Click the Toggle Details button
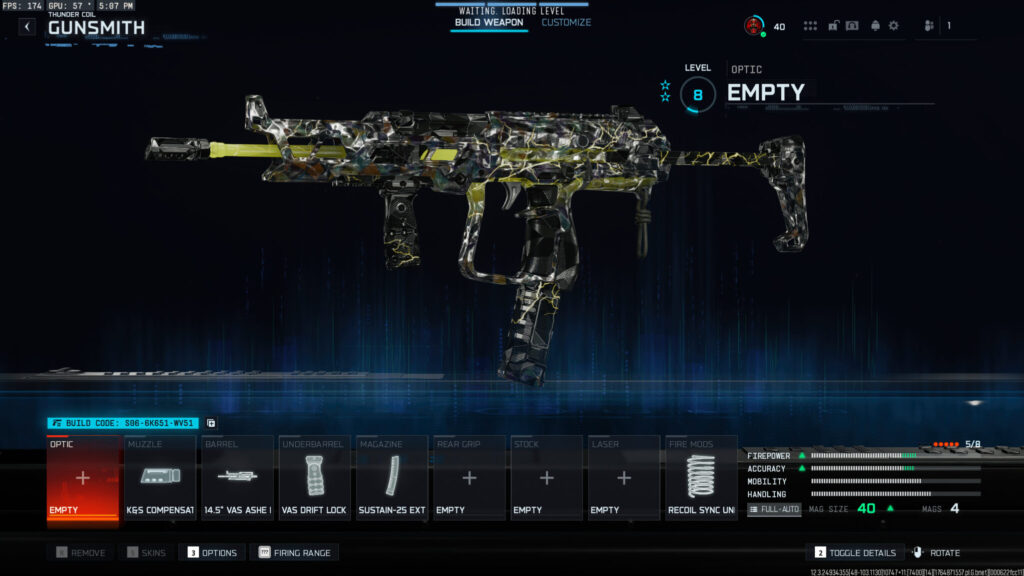Screen dimensions: 1024x576 pos(855,552)
